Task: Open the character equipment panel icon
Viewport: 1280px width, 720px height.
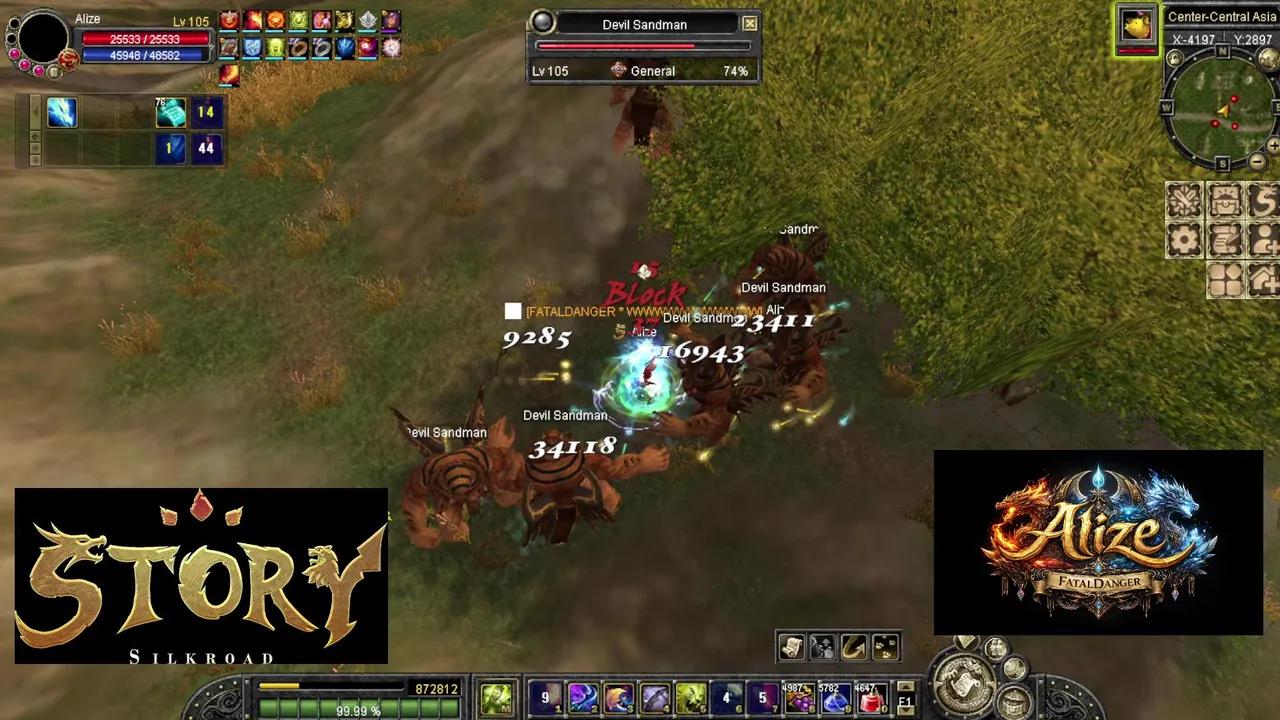Action: [1184, 200]
